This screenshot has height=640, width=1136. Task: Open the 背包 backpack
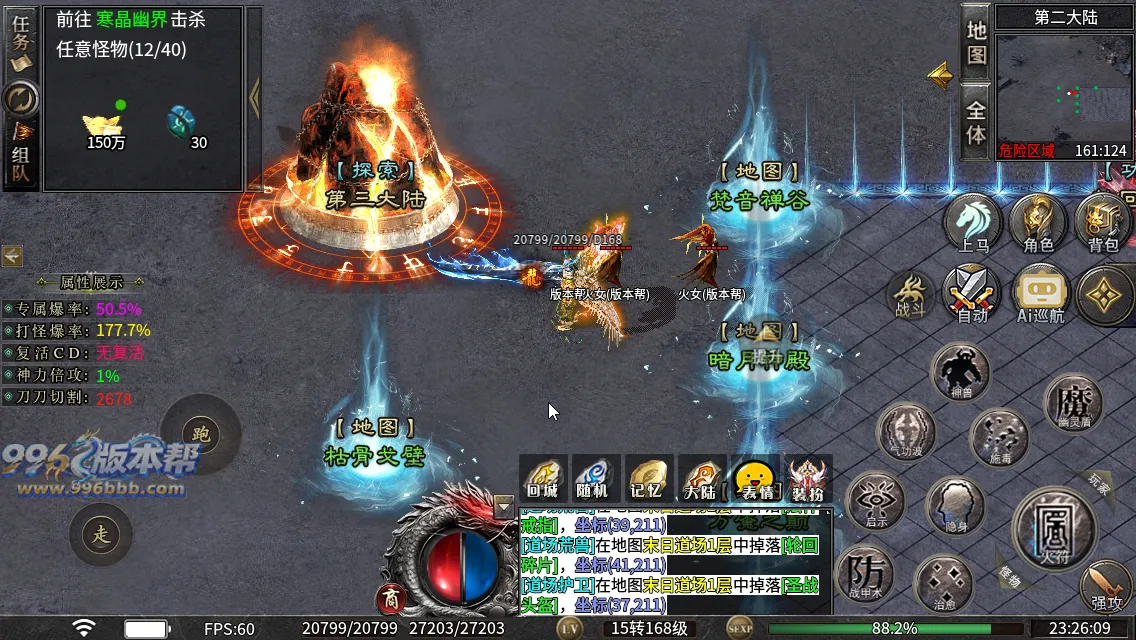[x=1103, y=223]
